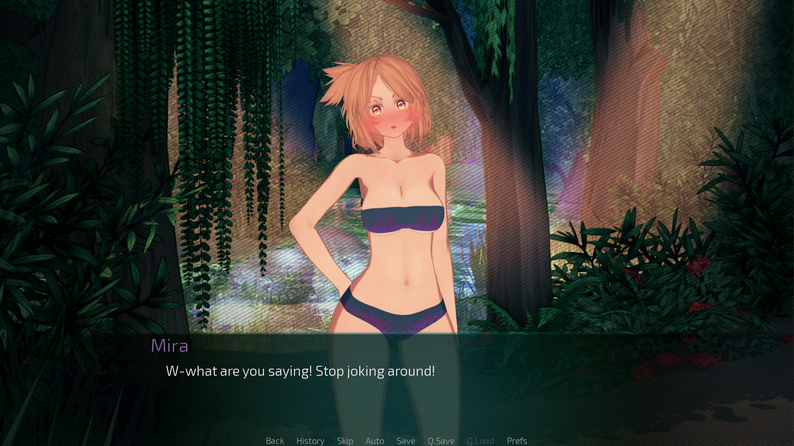This screenshot has height=446, width=794.
Task: Activate Skip mode
Action: coord(345,440)
